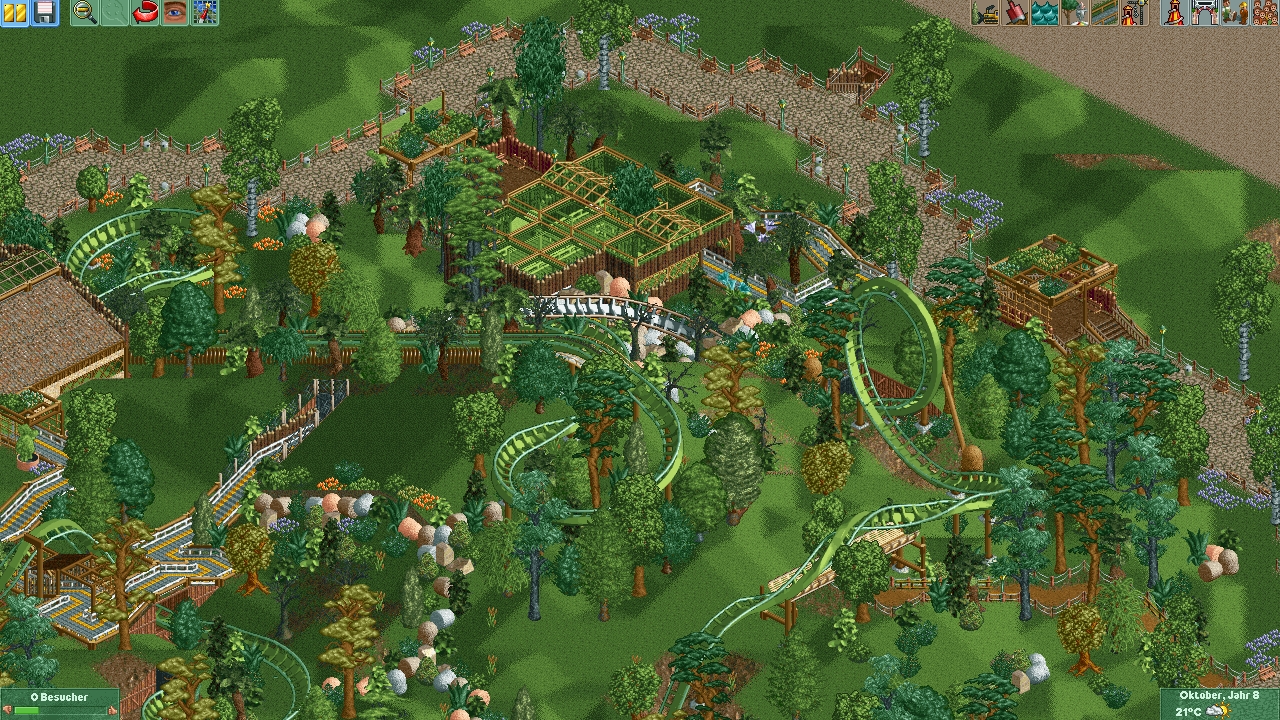The width and height of the screenshot is (1280, 720).
Task: Open the rides list with carousel icon
Action: click(x=1175, y=12)
